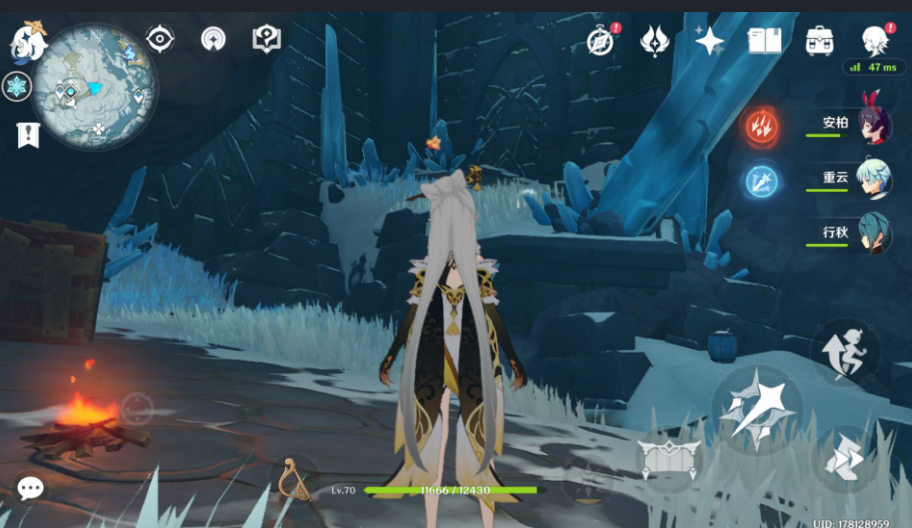Image resolution: width=912 pixels, height=528 pixels.
Task: Open the chat speech bubble
Action: point(31,488)
